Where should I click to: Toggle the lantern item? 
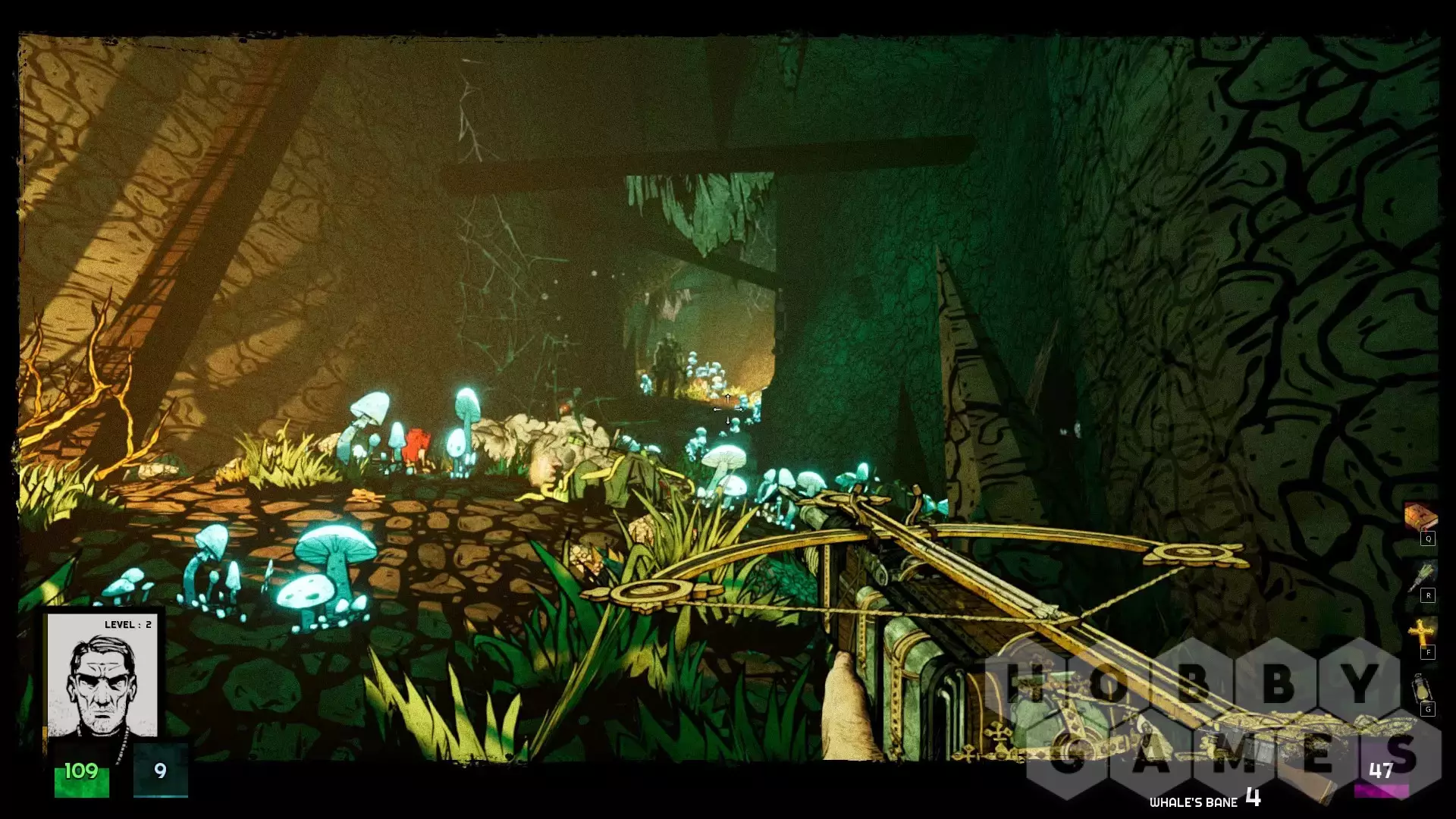pos(1420,689)
